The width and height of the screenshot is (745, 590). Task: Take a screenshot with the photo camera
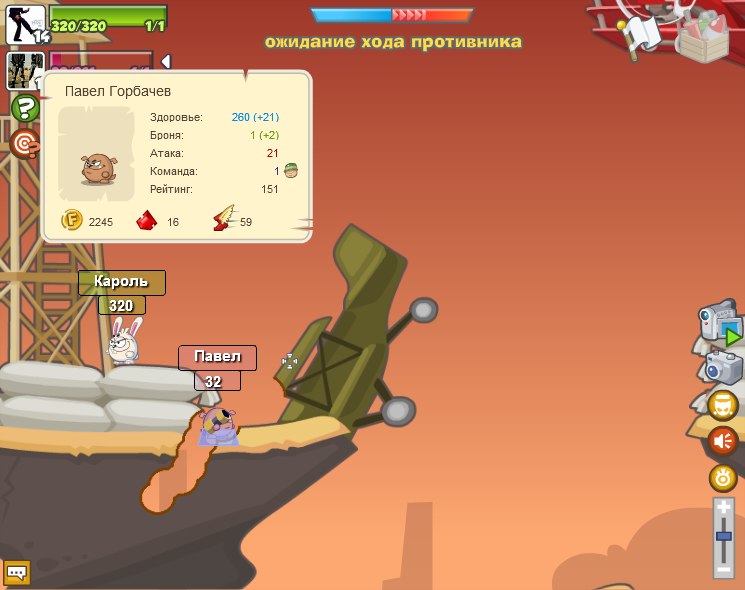(723, 367)
